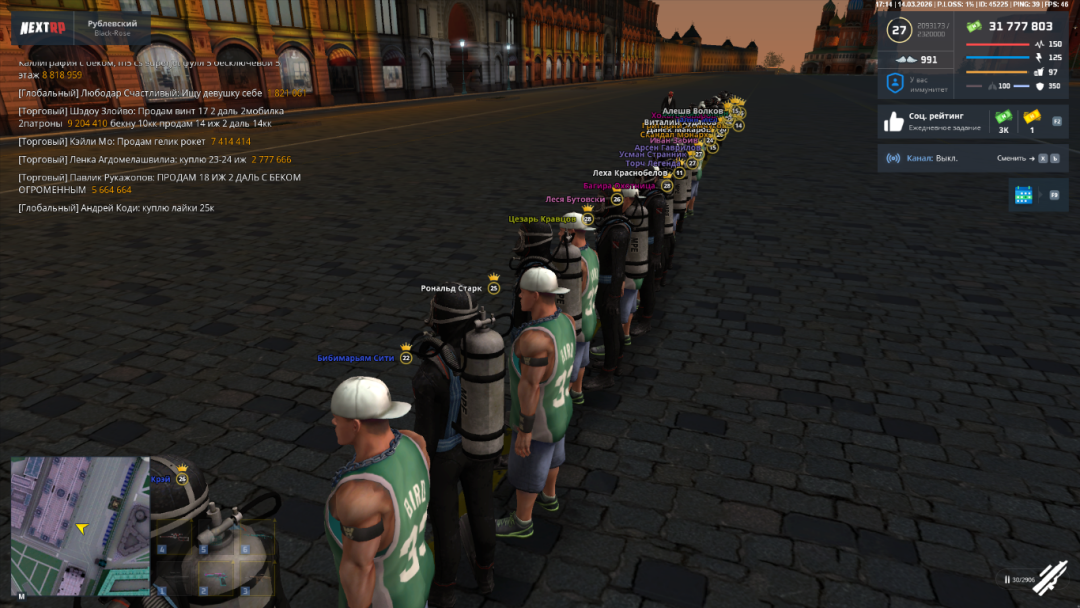Click the NEXTRP logo badge
This screenshot has width=1080, height=608.
click(x=43, y=27)
